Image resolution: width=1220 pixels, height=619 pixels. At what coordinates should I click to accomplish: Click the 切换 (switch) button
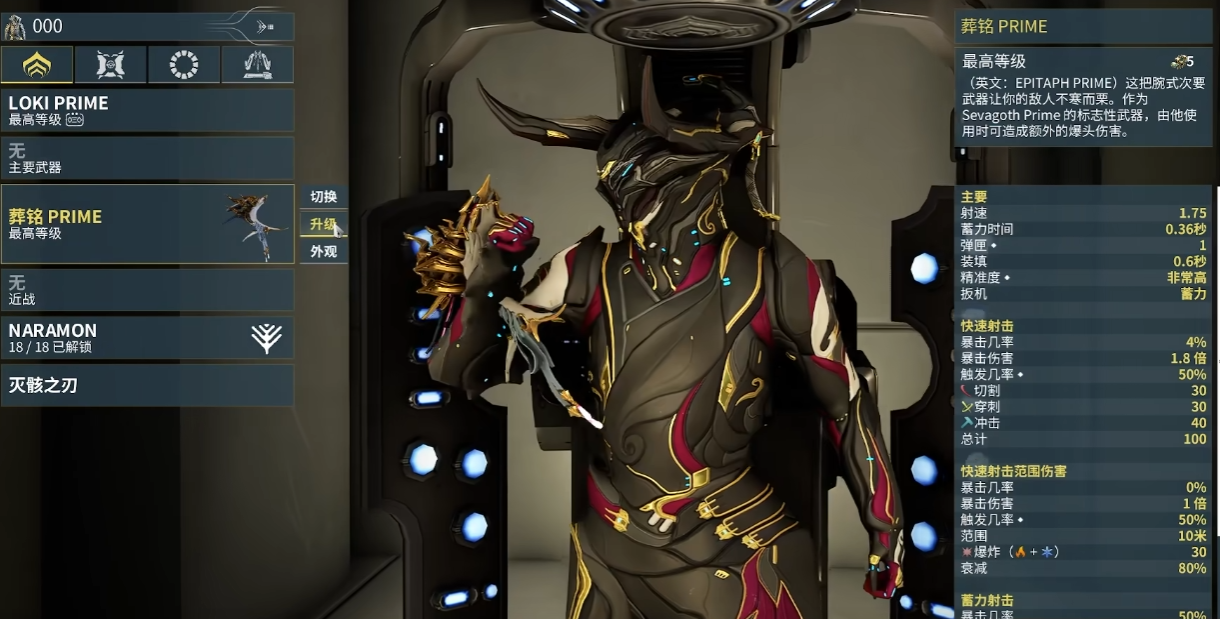323,197
